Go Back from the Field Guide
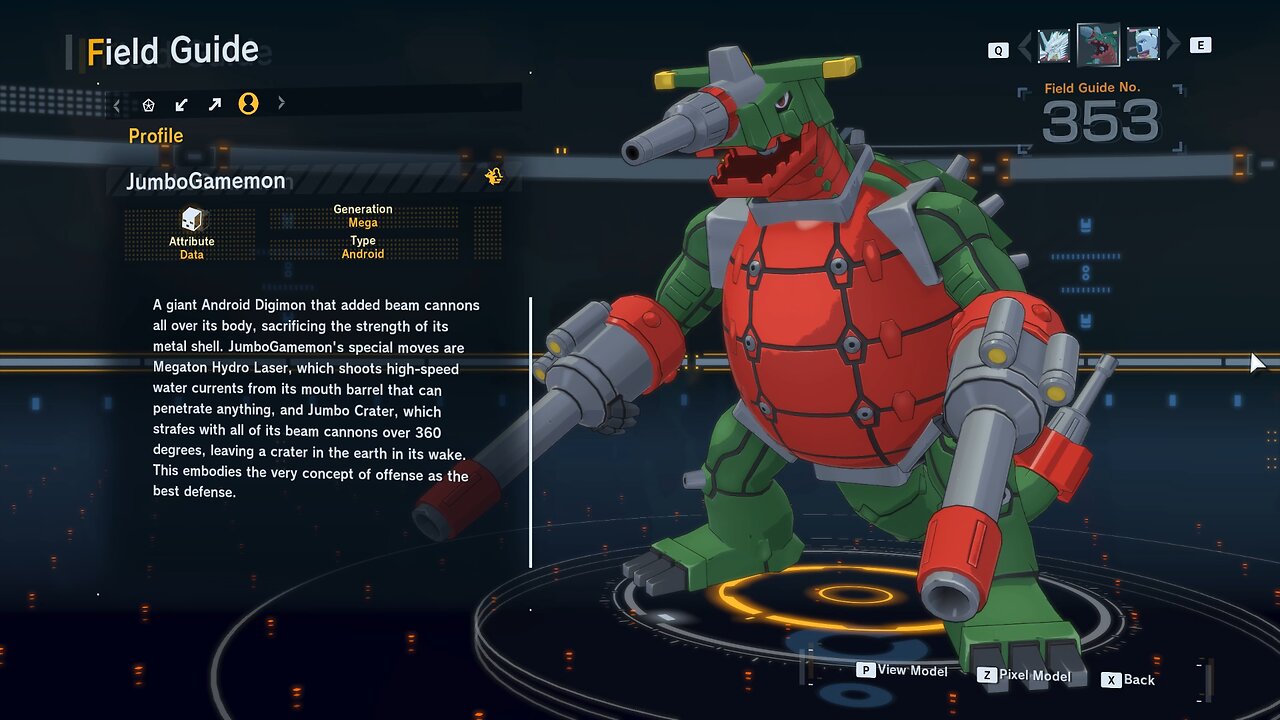Screen dimensions: 1280x720 click(x=1128, y=680)
